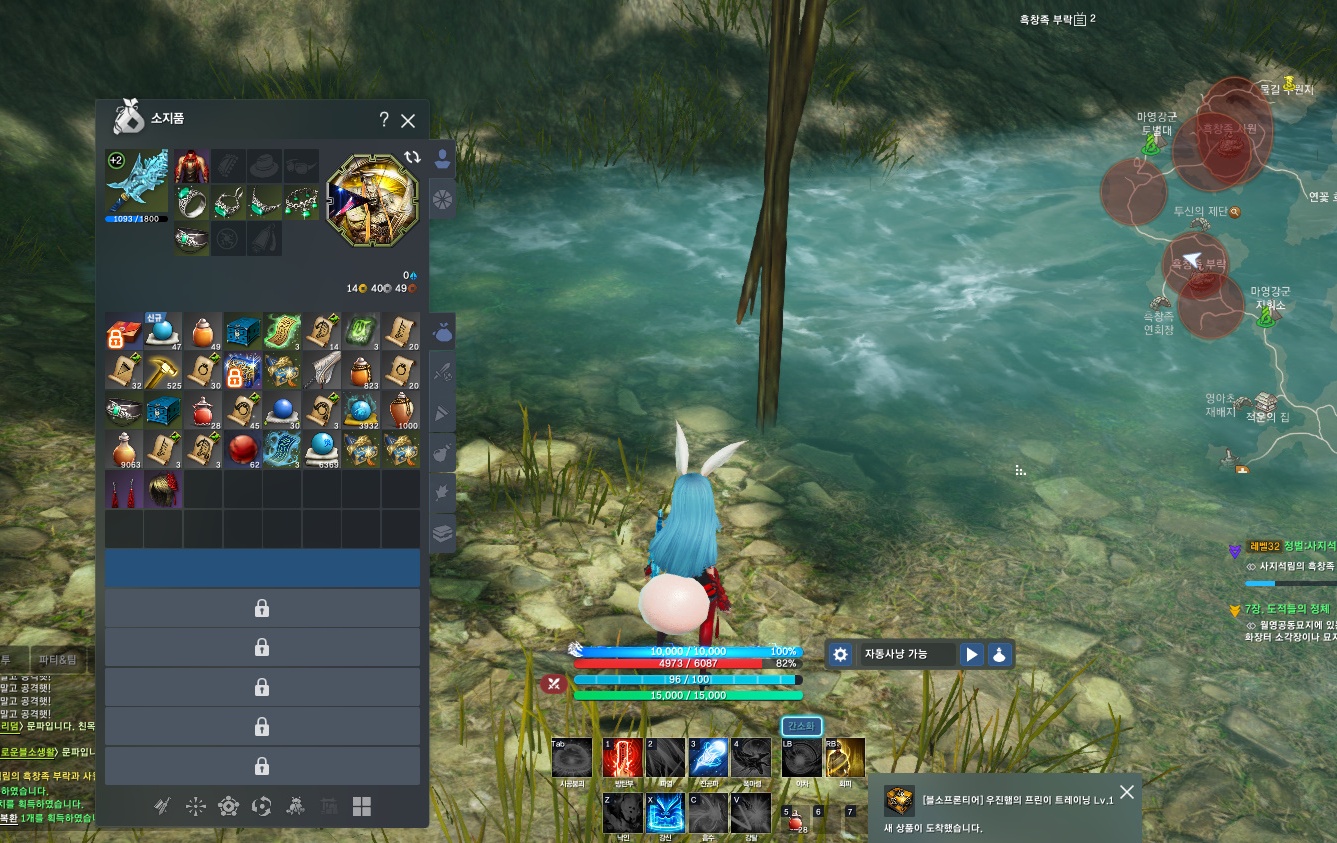Toggle the 간소화 simplify button
The height and width of the screenshot is (843, 1337).
coord(801,726)
